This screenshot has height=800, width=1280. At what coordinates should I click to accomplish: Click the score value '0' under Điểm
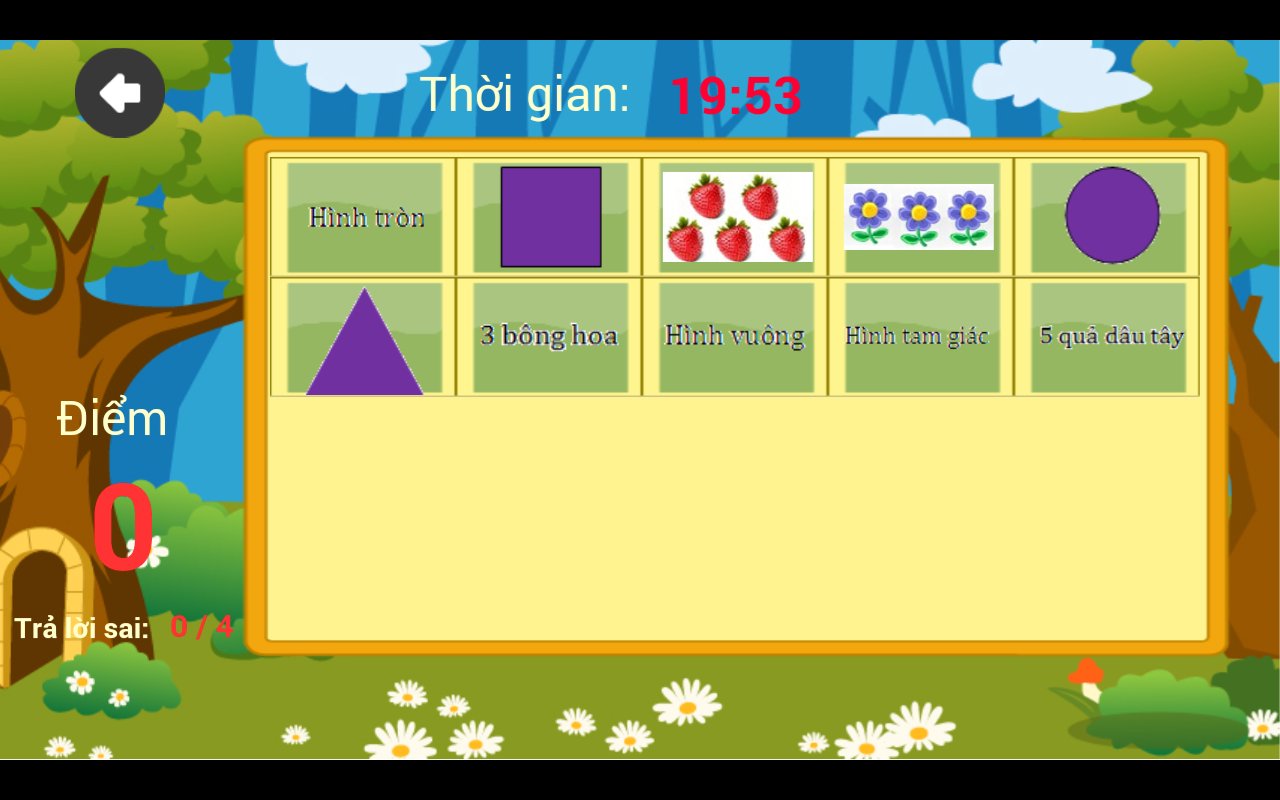pyautogui.click(x=122, y=528)
